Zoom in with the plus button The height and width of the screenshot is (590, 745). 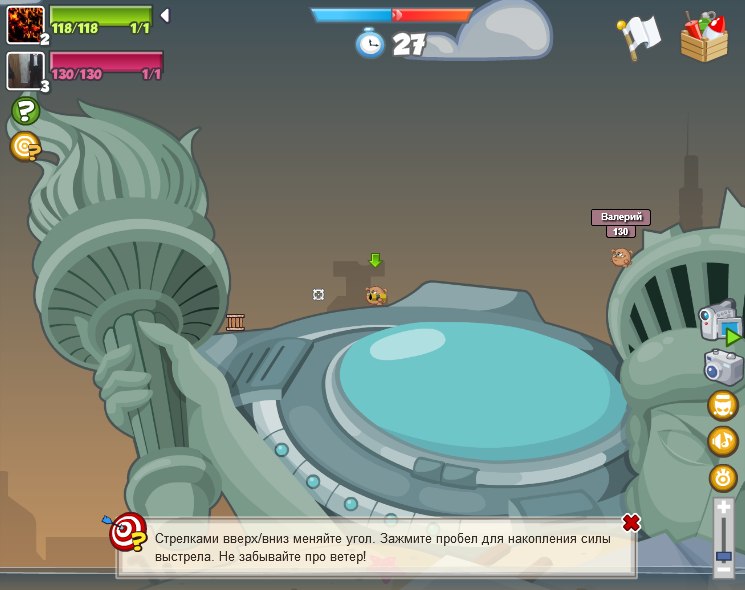point(723,509)
